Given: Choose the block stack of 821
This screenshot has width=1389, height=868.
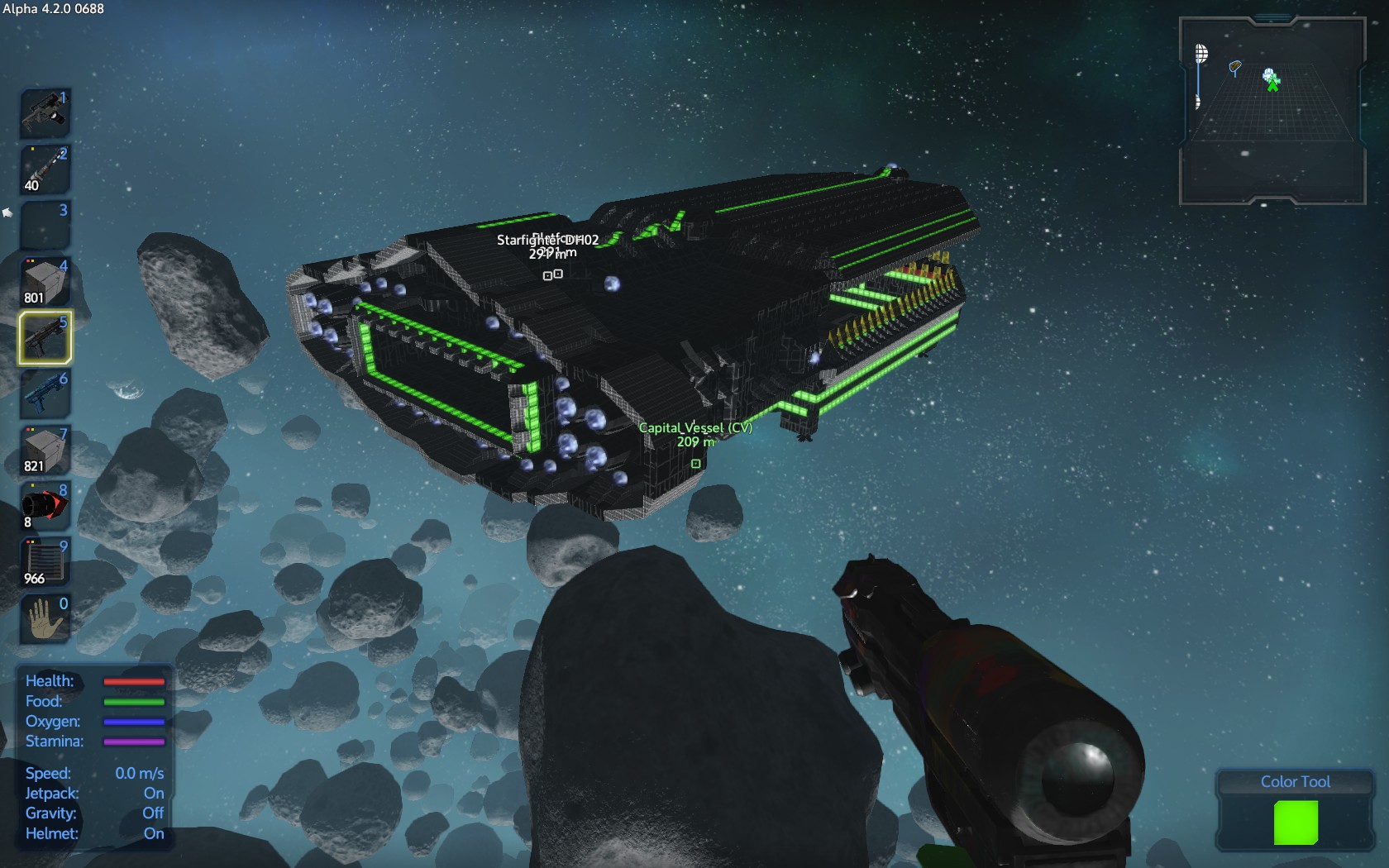Looking at the screenshot, I should (45, 451).
